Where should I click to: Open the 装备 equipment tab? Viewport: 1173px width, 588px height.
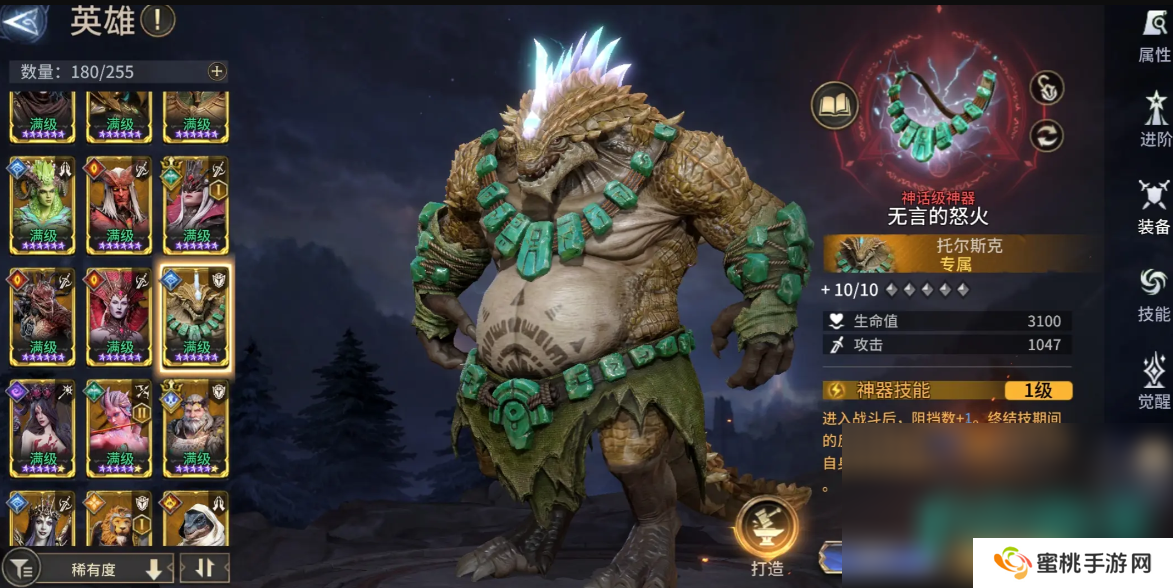(1154, 207)
